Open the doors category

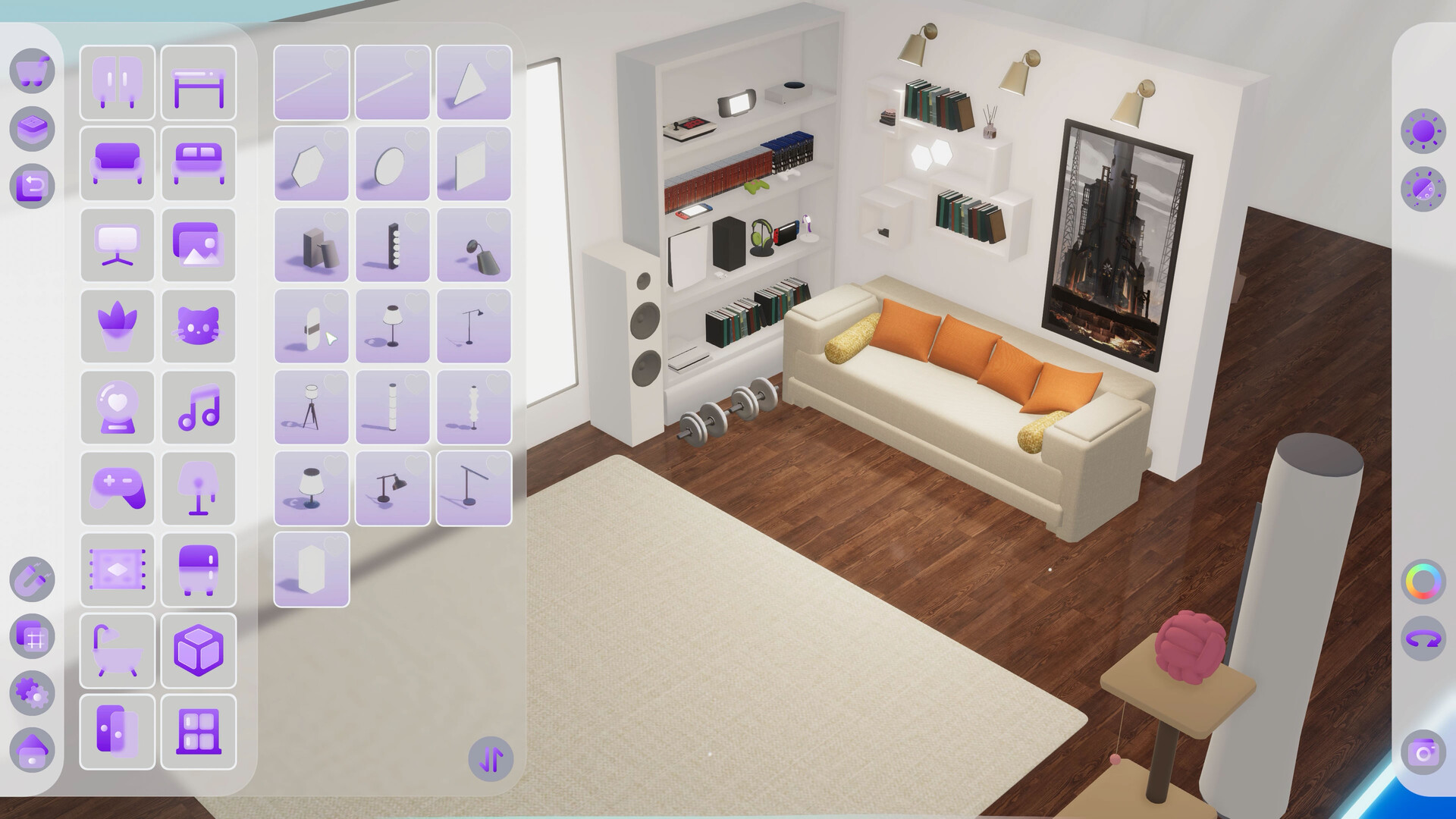pyautogui.click(x=117, y=732)
